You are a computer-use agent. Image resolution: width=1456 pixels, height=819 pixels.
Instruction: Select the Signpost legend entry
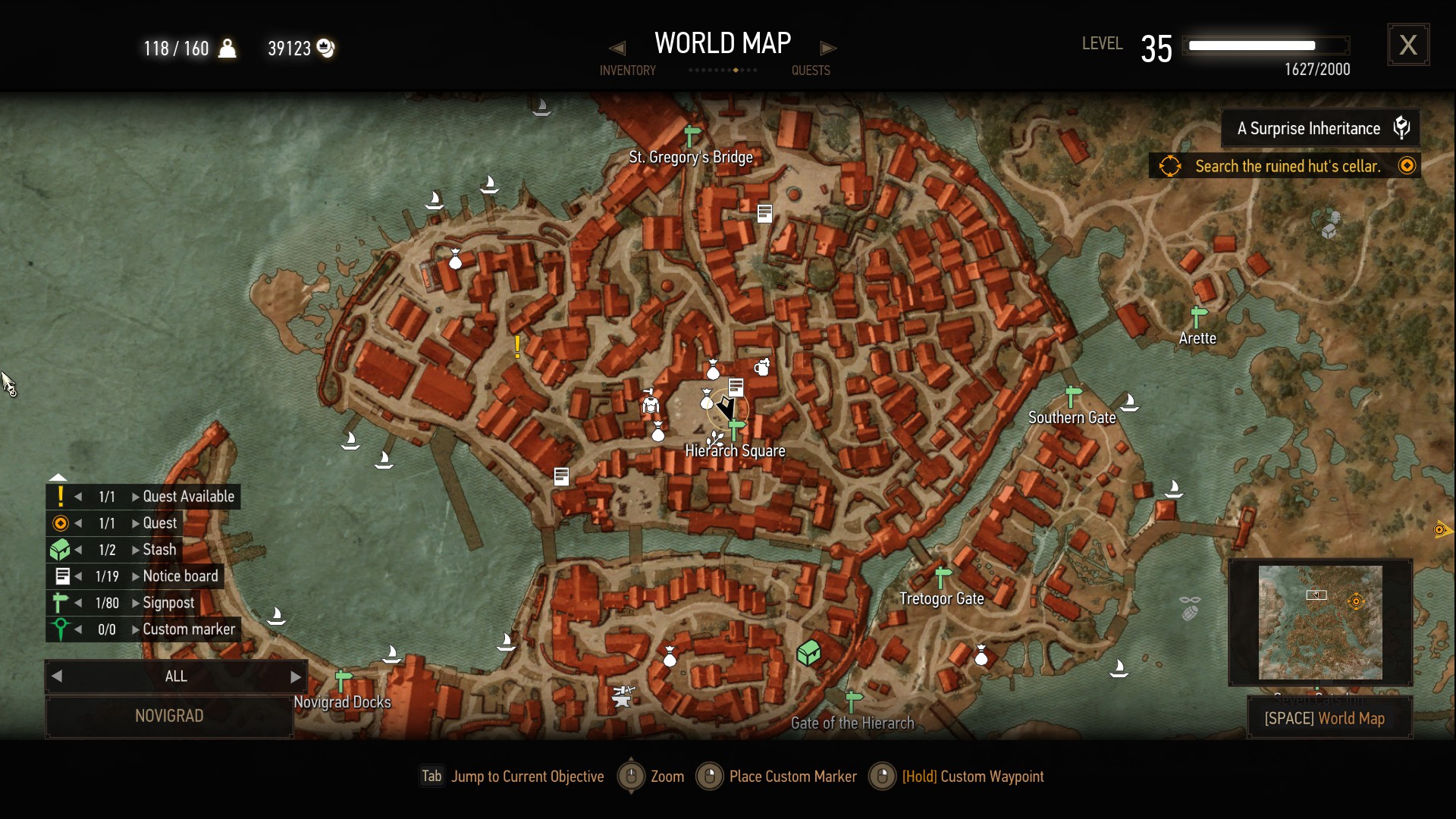point(168,603)
